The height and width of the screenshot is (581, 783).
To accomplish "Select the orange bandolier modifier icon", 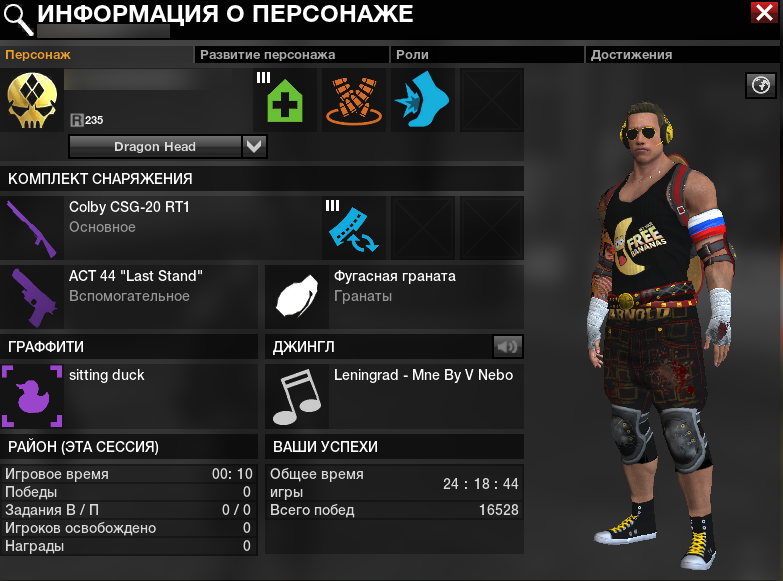I will click(353, 100).
